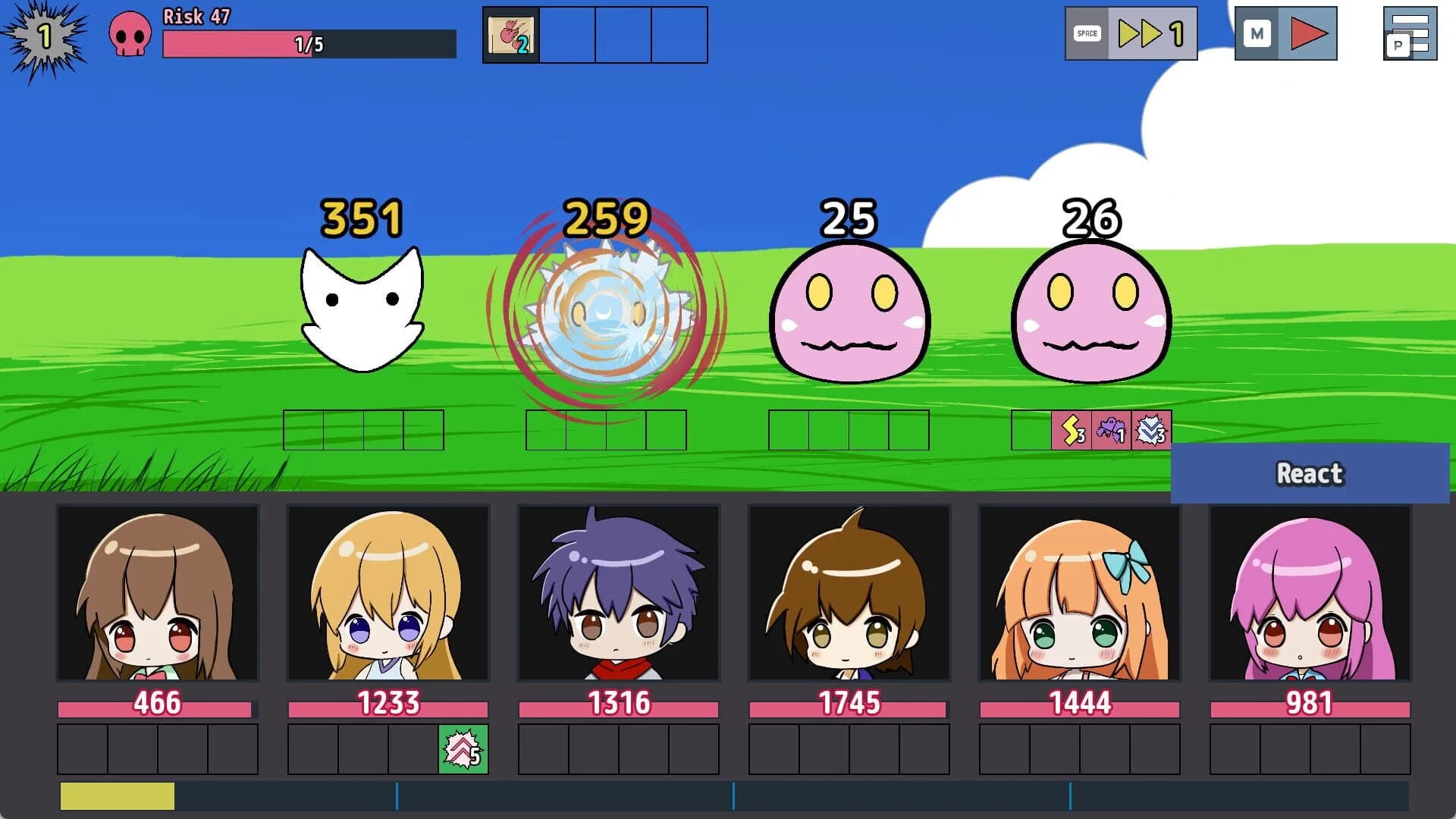Select the purple-haired boy party member
This screenshot has height=819, width=1456.
click(x=618, y=599)
